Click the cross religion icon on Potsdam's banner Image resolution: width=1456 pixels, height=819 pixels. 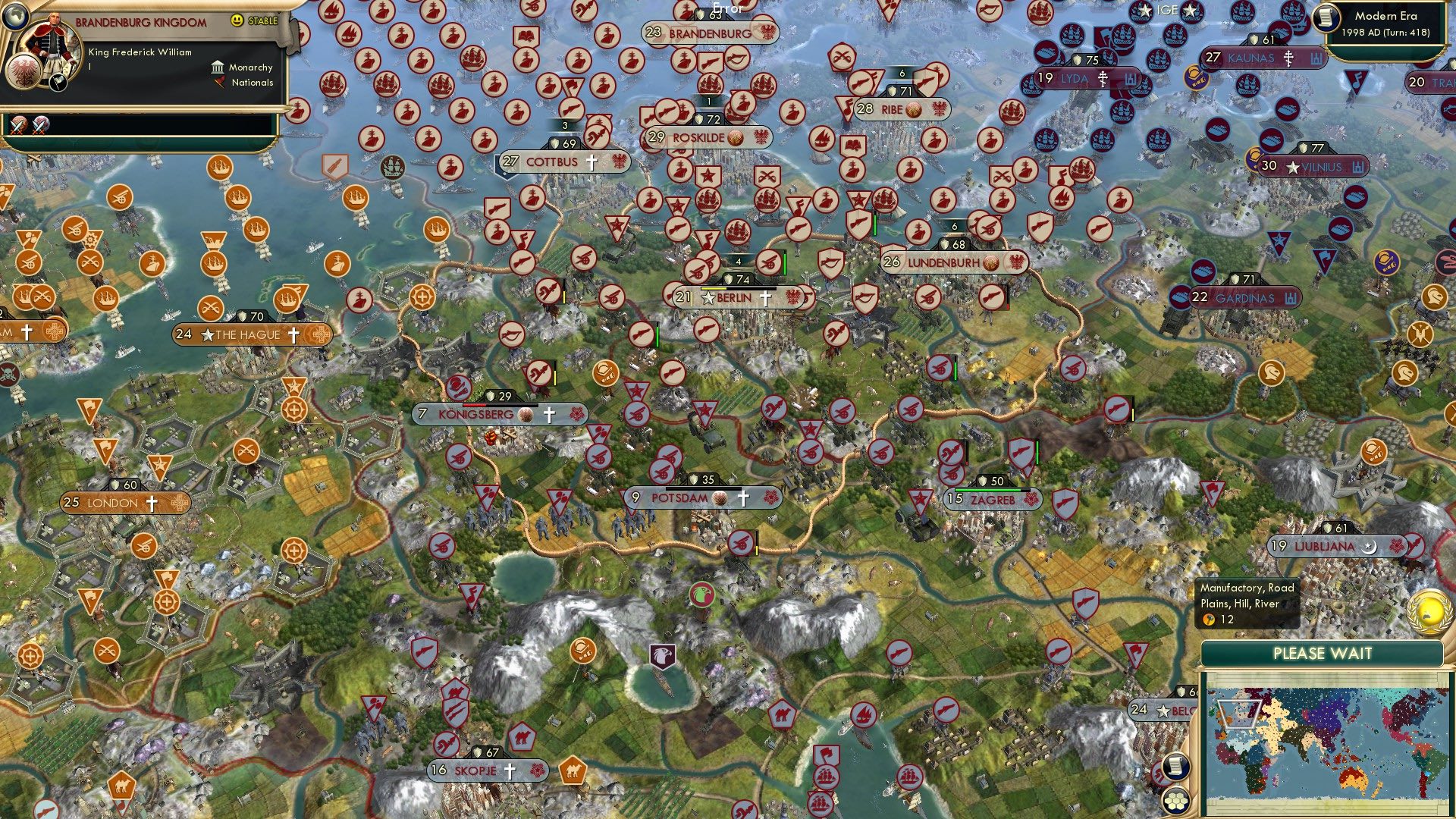coord(742,498)
